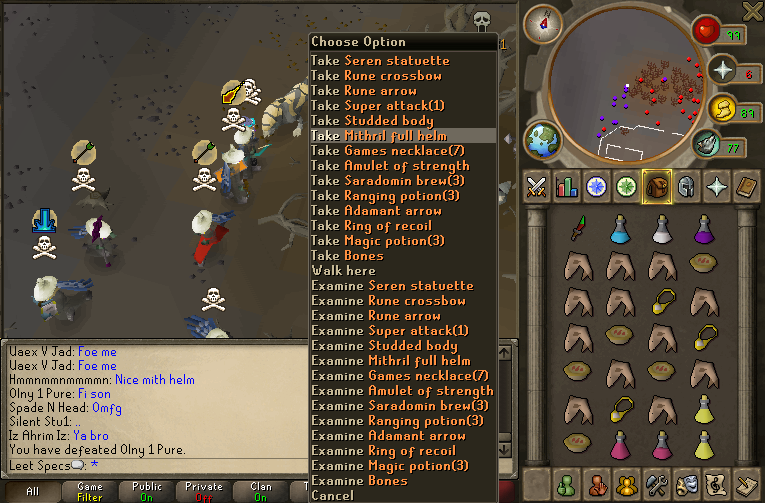Pick Take Saradomin brew(3) option
Image resolution: width=765 pixels, height=503 pixels.
388,181
